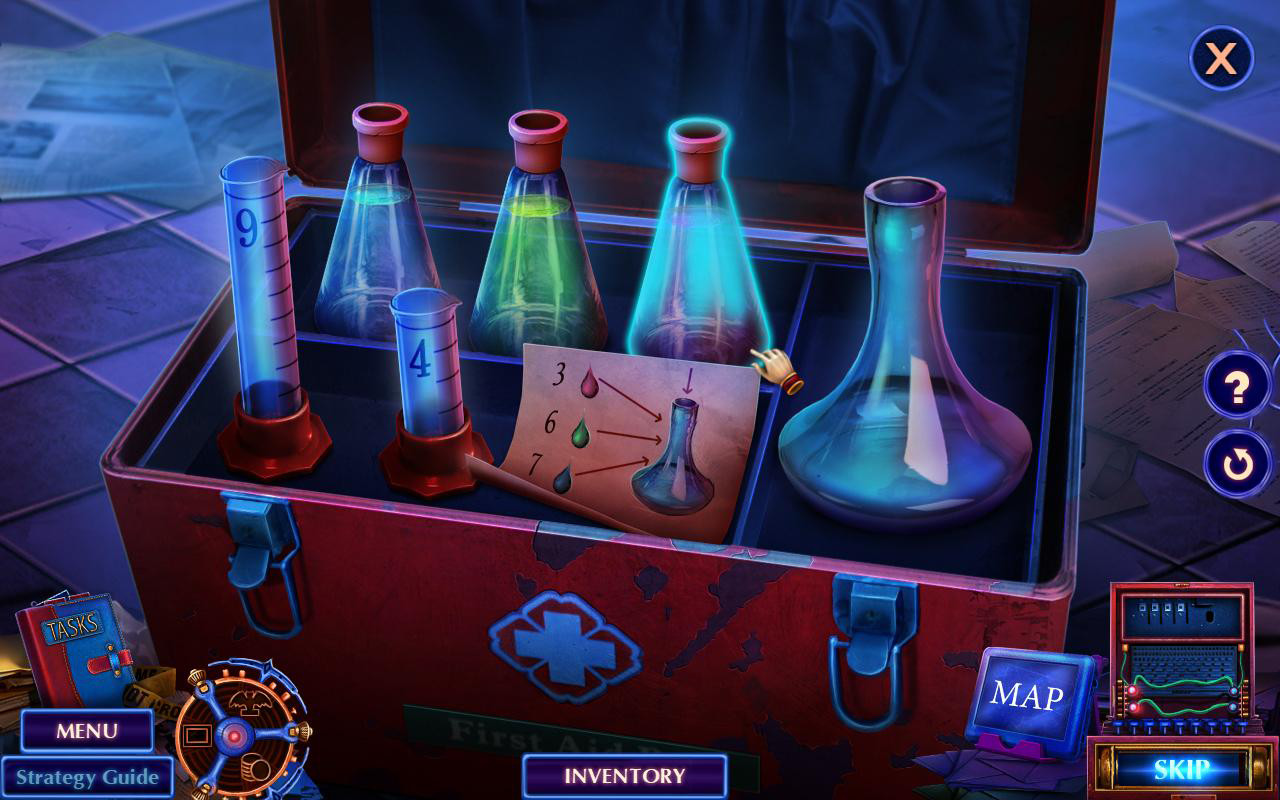
Task: Click the red camera viewfinder on the compass gadget
Action: pos(196,735)
